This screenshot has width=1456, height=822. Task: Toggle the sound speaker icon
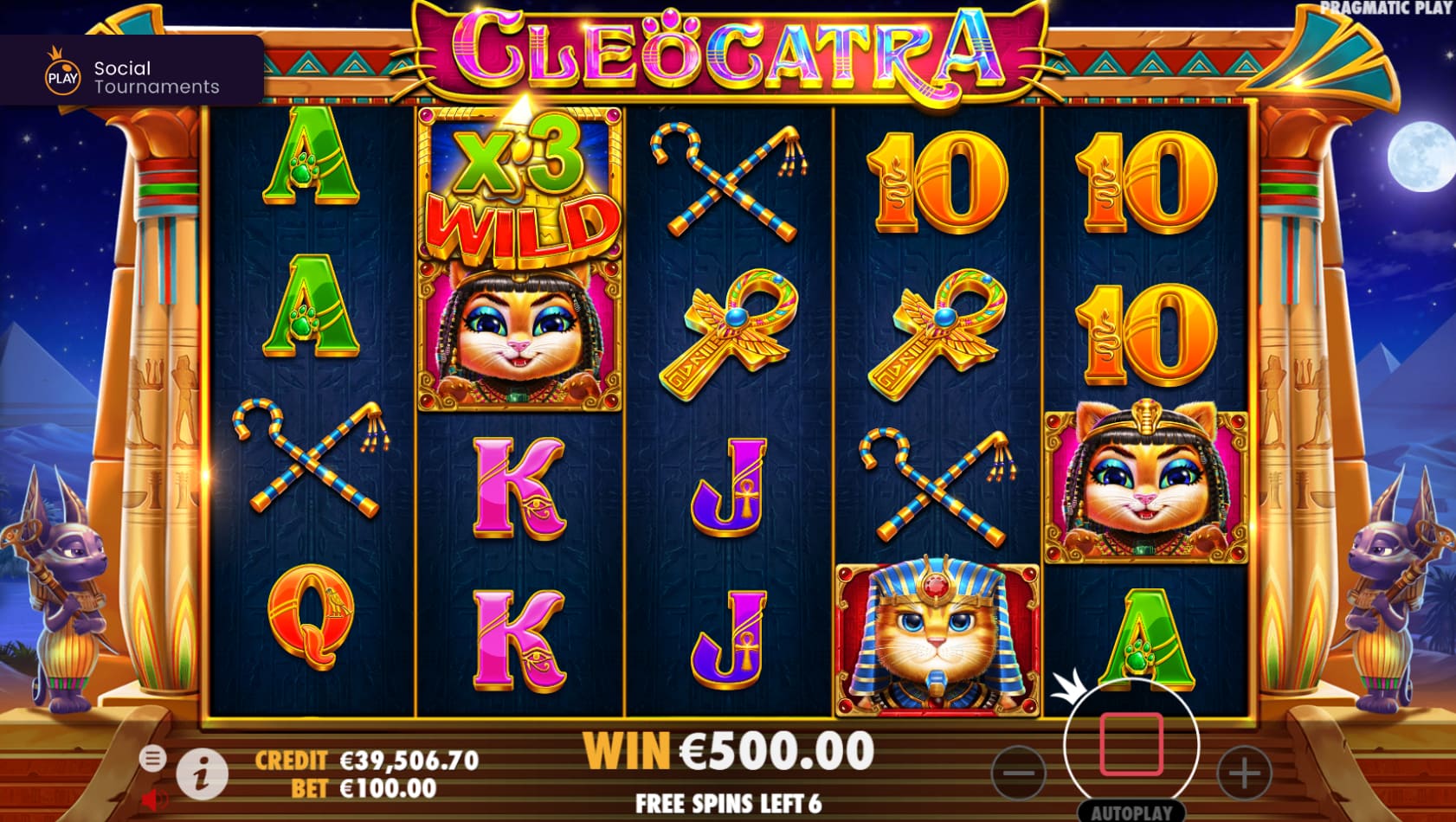pyautogui.click(x=153, y=799)
